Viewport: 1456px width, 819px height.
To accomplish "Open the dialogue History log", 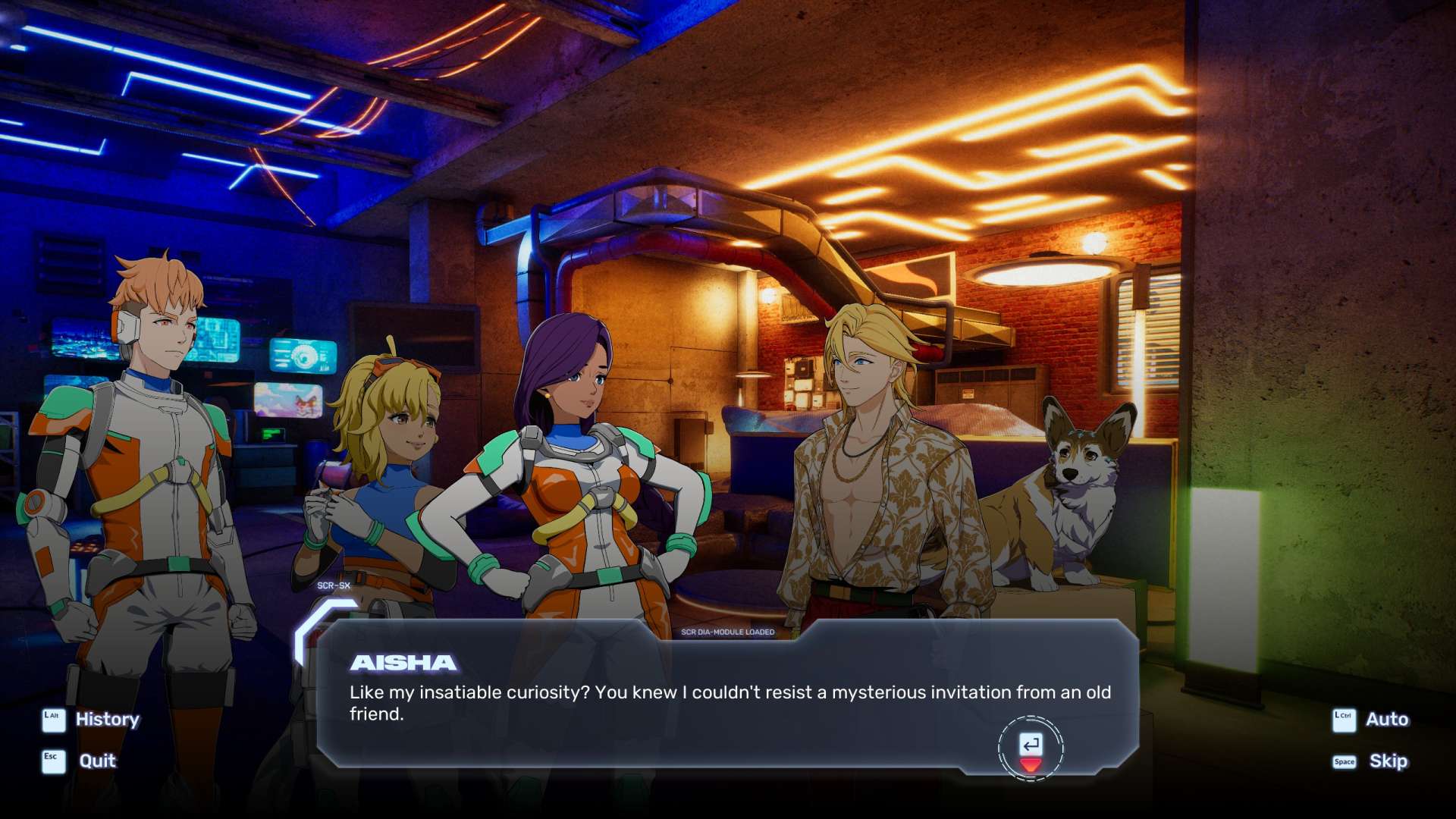I will 106,719.
